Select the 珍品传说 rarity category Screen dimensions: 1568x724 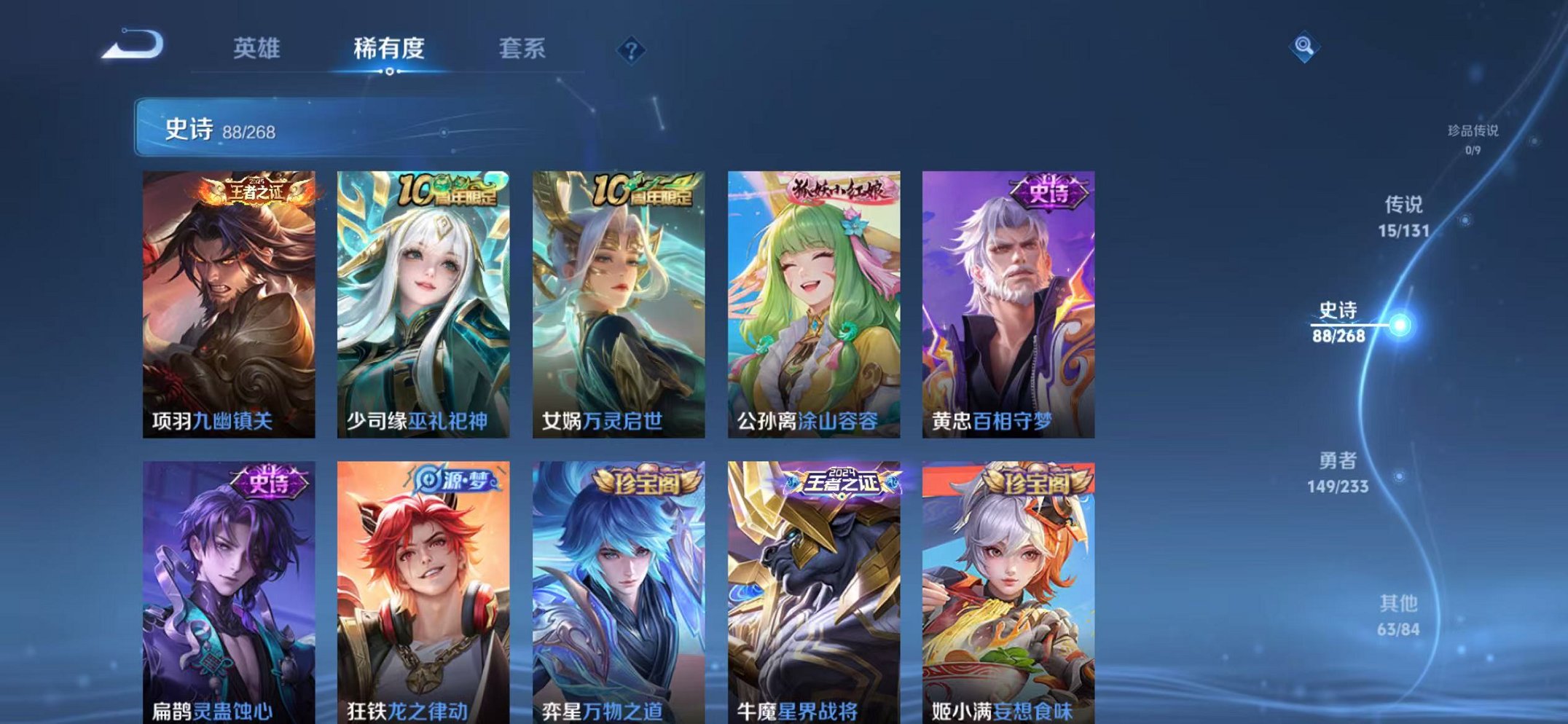[x=1472, y=138]
